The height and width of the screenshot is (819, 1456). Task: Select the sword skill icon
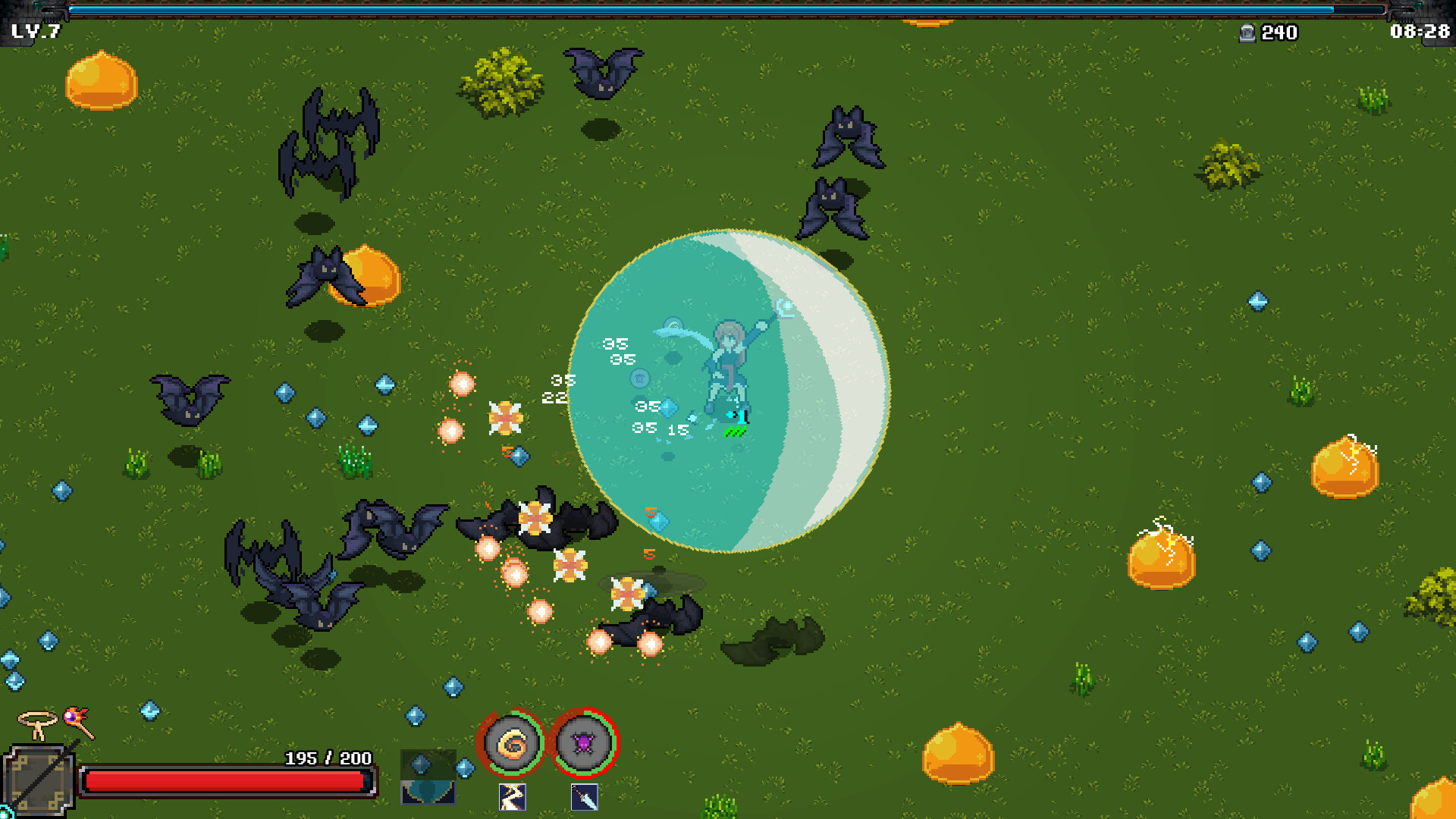click(x=582, y=797)
